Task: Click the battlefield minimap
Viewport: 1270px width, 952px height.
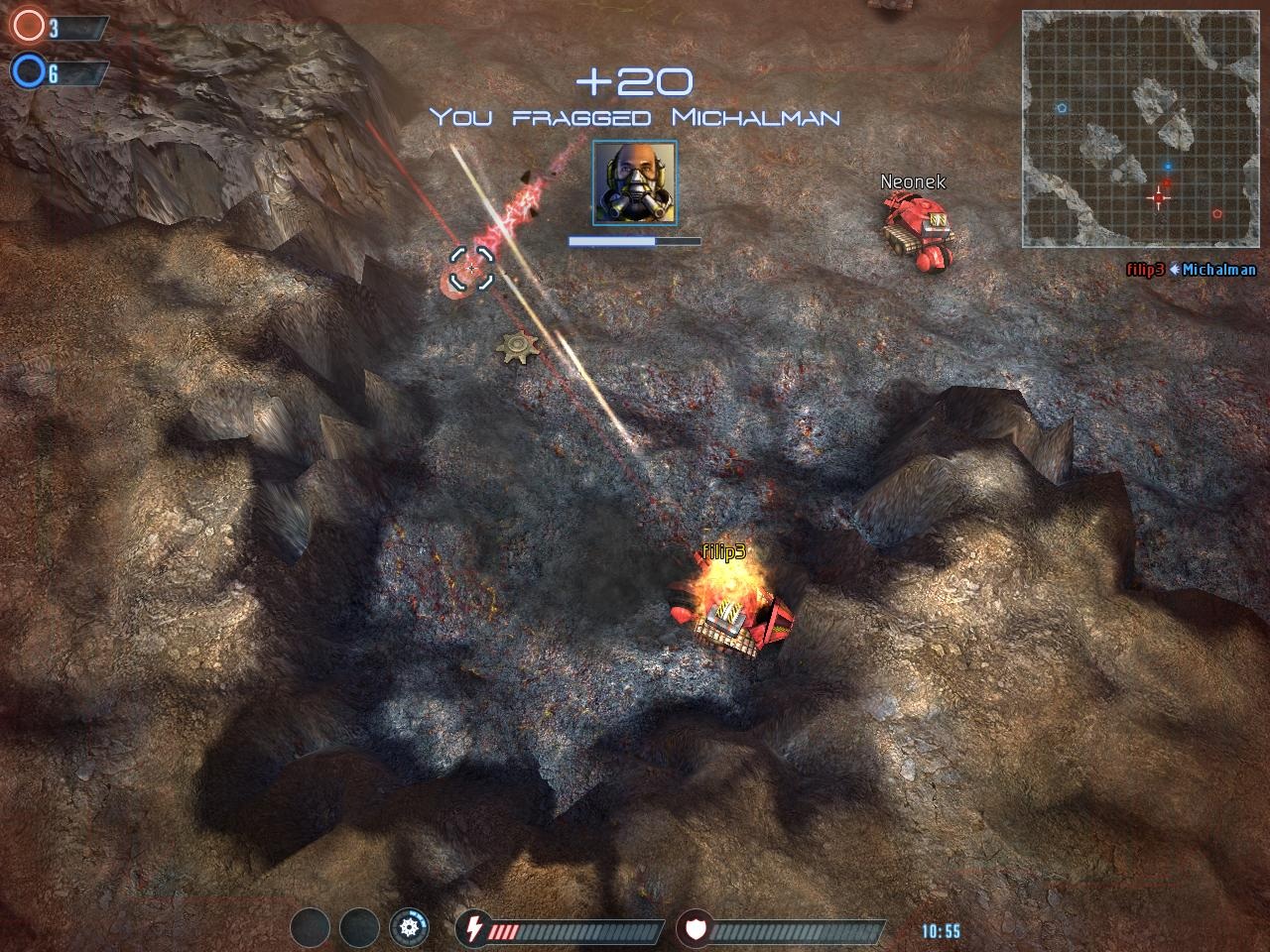Action: coord(1138,129)
